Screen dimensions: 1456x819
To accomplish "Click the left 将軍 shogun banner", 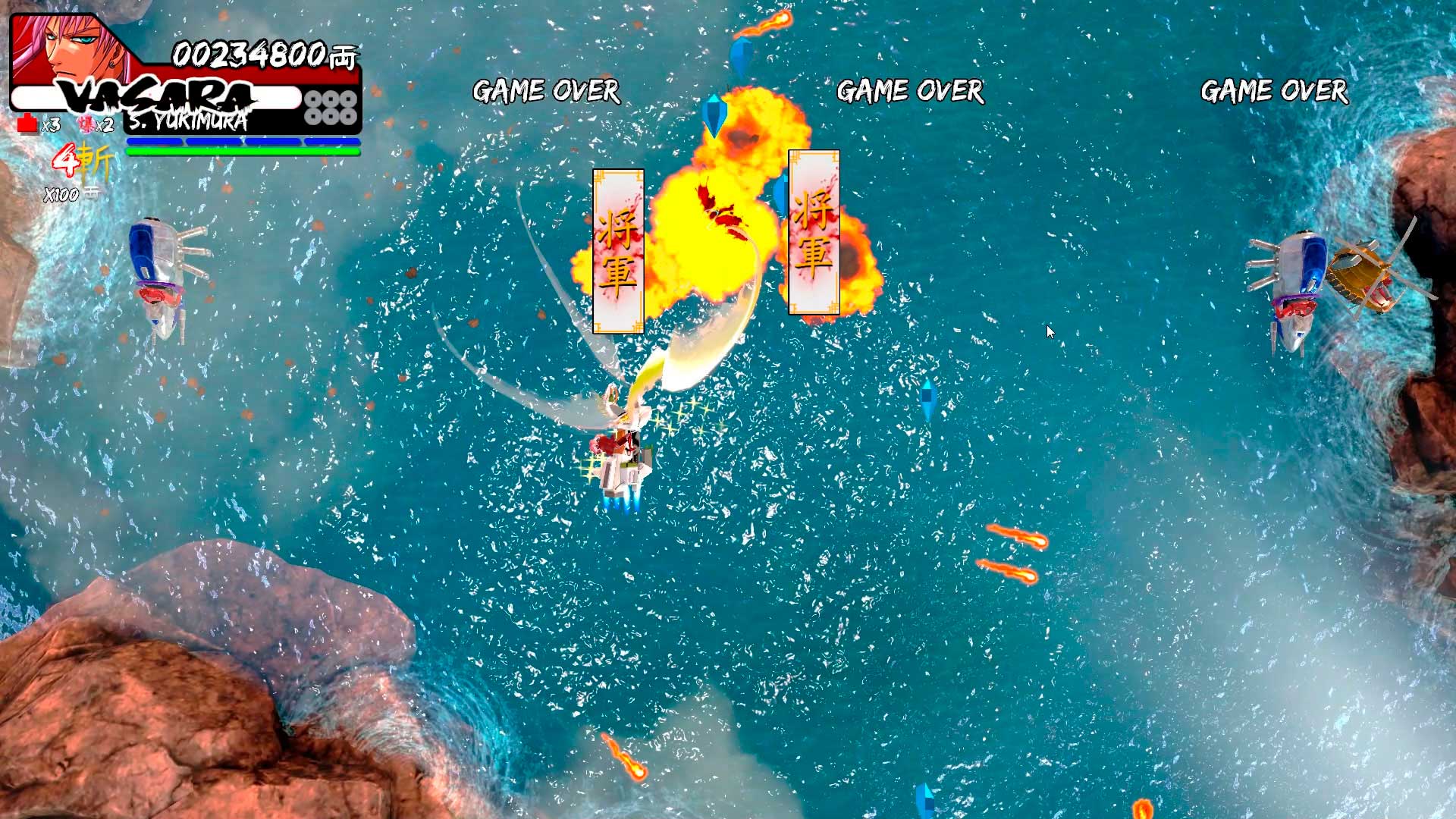I will point(618,250).
